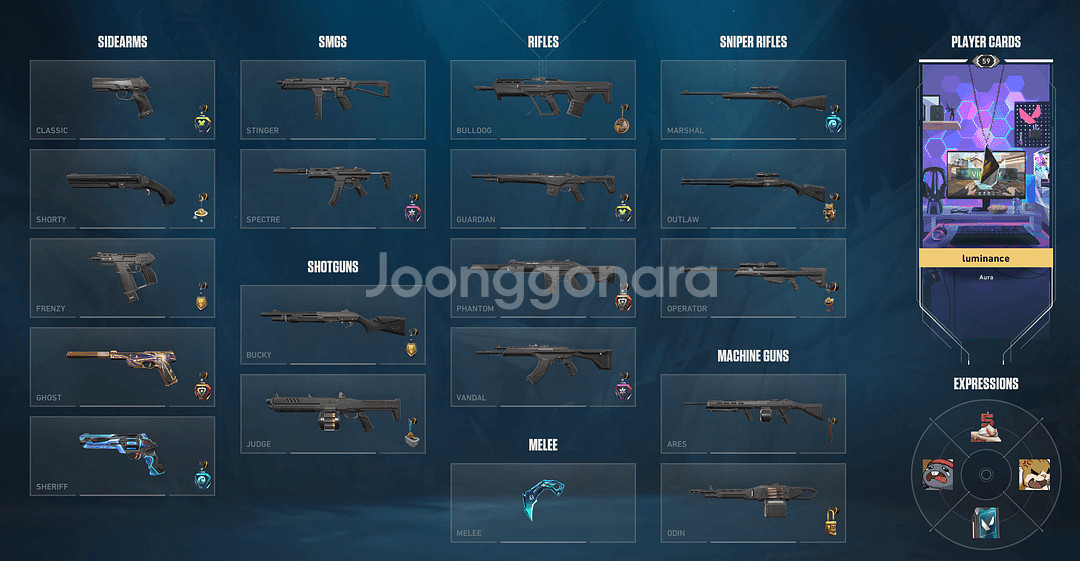
Task: Select the Phantom rifle slot
Action: pos(542,277)
